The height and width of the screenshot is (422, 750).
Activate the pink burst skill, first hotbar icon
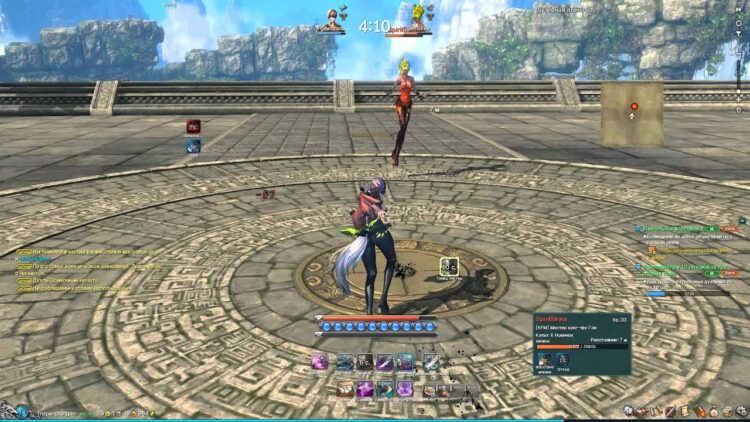(320, 362)
